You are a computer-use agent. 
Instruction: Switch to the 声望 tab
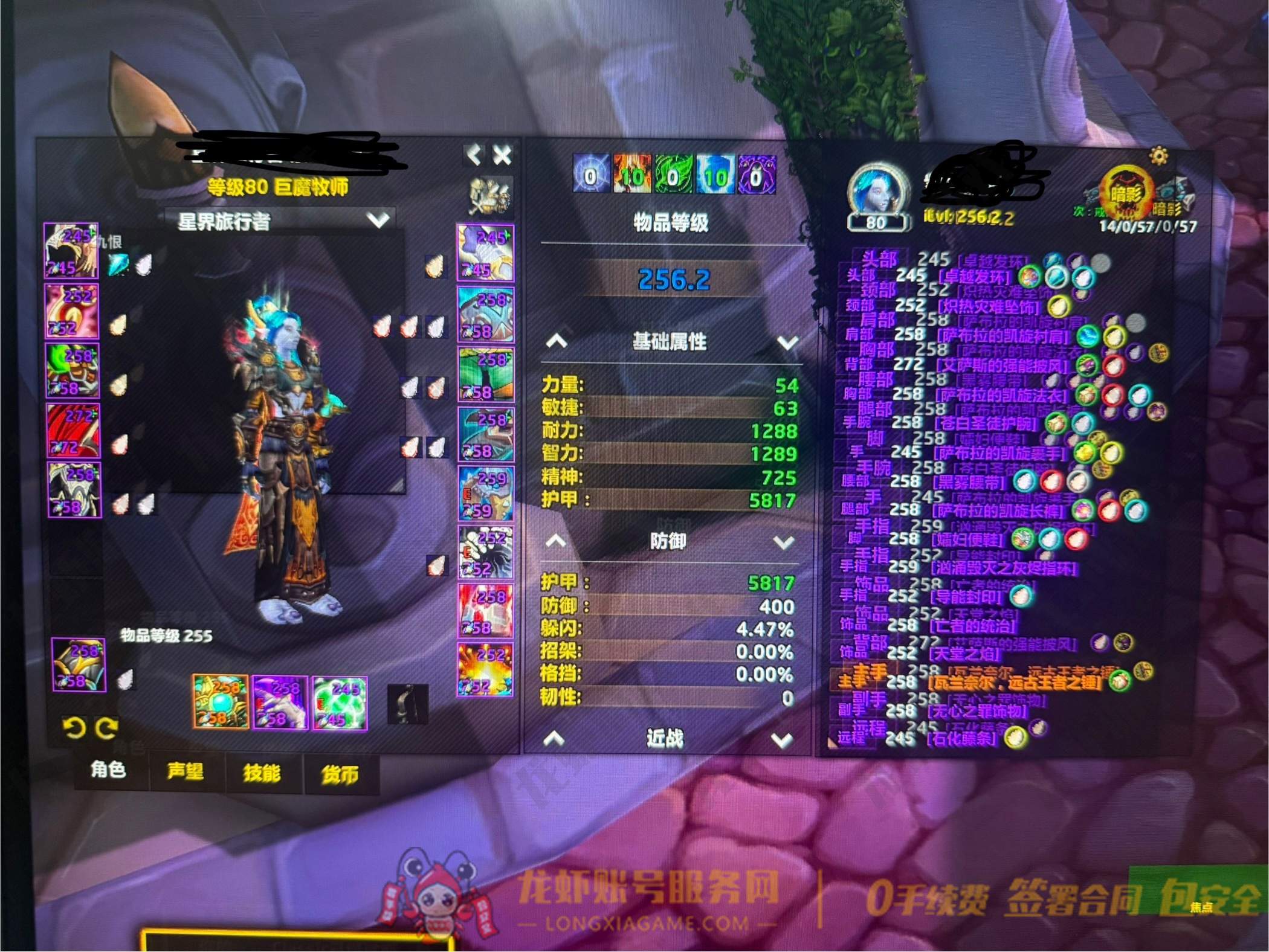click(x=185, y=771)
